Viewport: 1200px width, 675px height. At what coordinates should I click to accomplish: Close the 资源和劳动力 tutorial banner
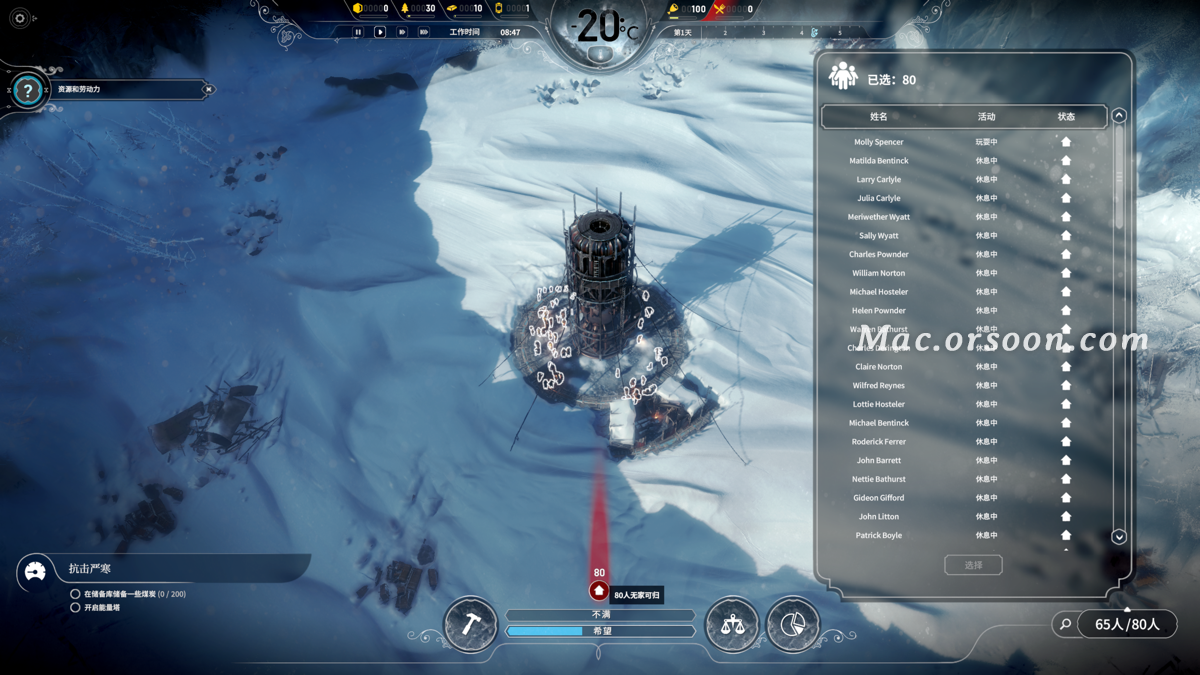pos(208,90)
